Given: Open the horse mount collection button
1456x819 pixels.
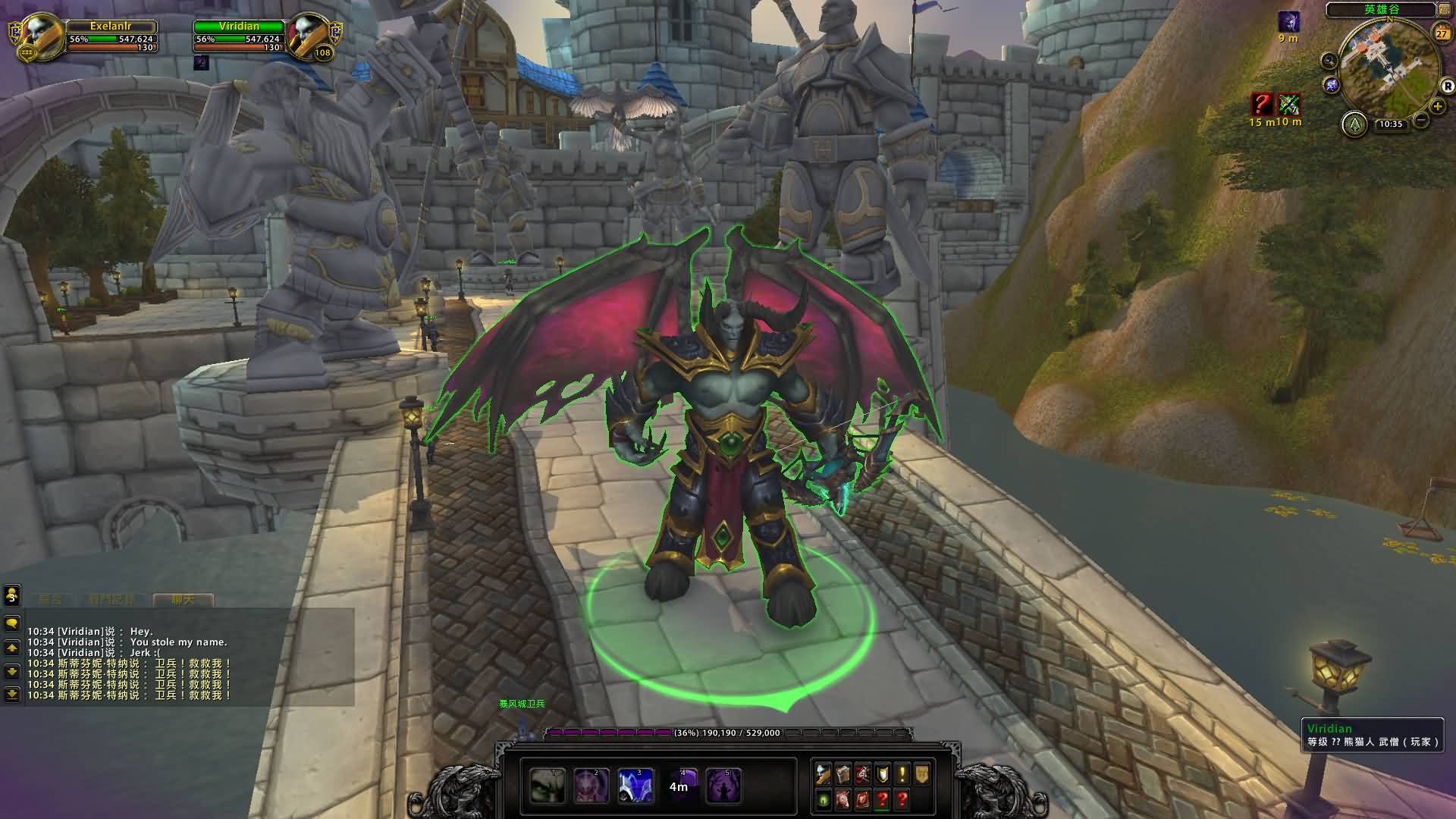Looking at the screenshot, I should (843, 799).
